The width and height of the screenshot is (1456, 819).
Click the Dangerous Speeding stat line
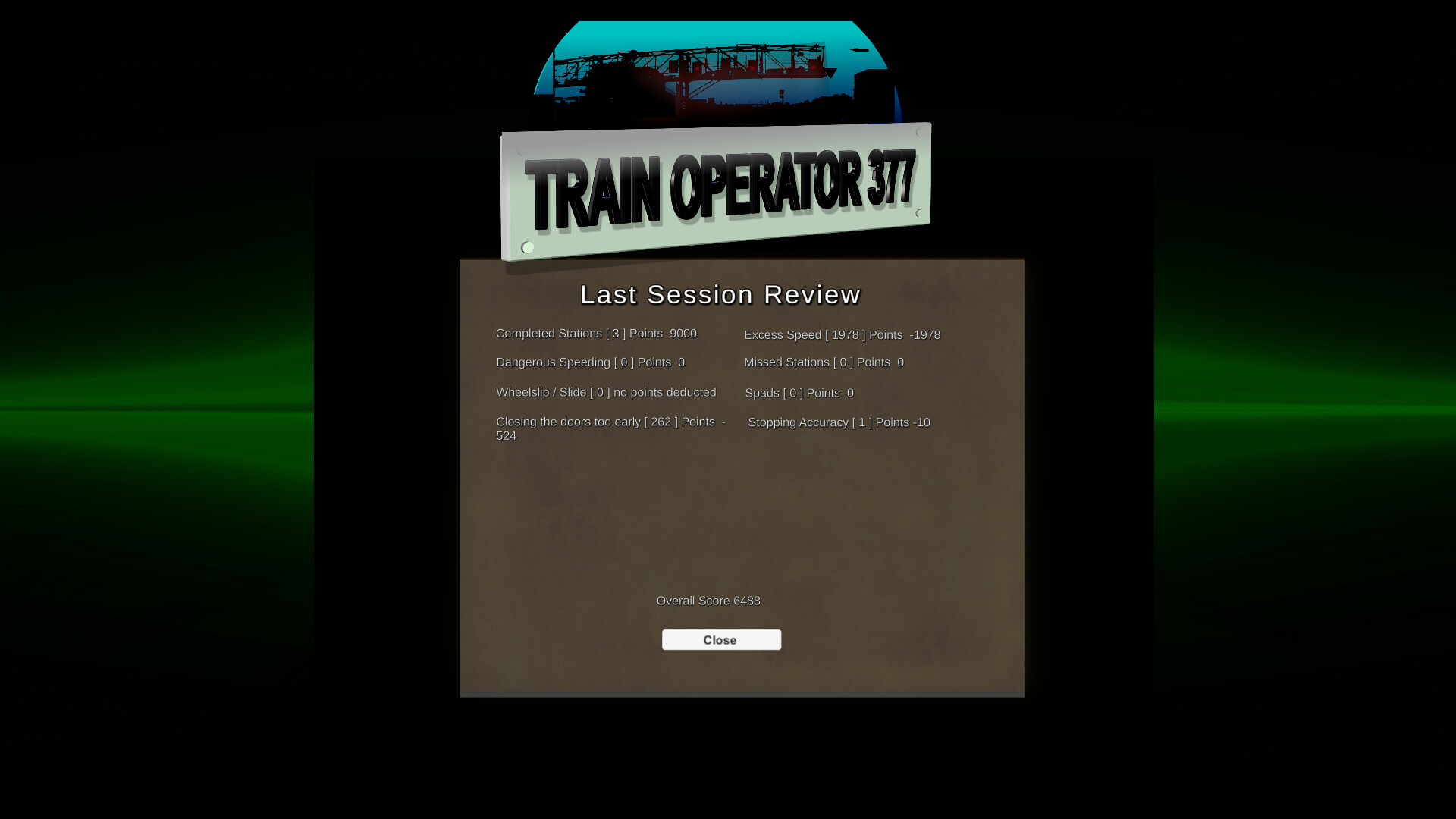(590, 362)
